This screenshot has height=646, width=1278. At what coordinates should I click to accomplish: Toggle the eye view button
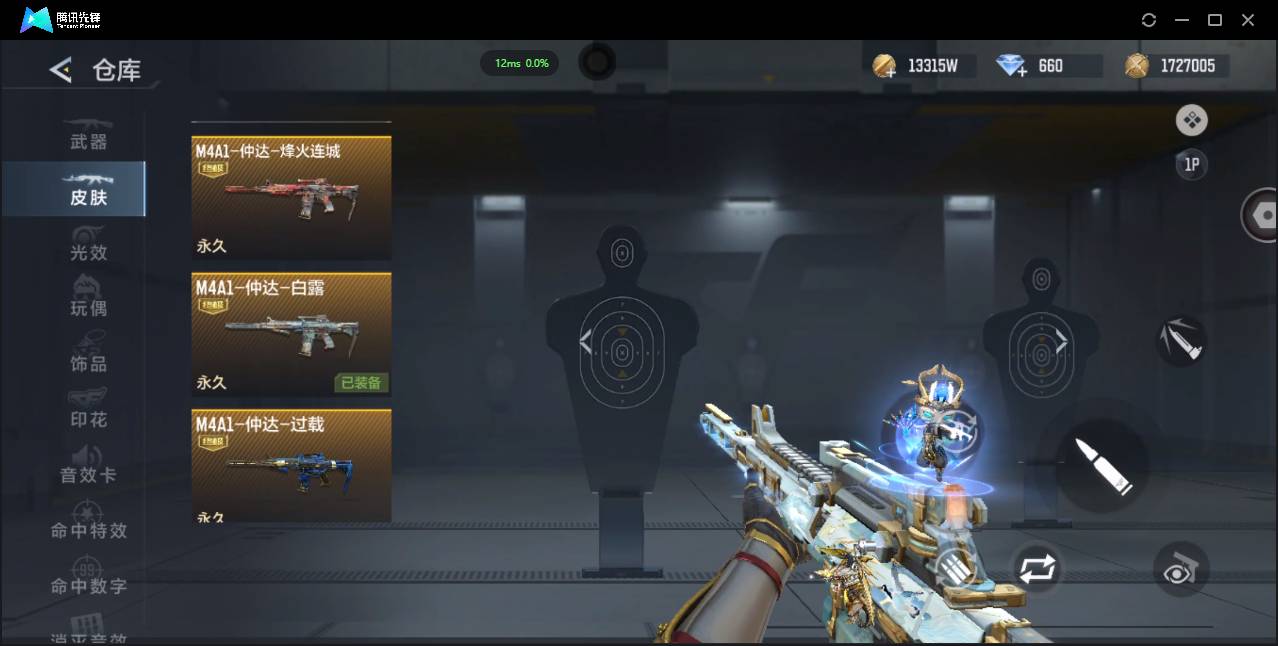(x=1181, y=570)
